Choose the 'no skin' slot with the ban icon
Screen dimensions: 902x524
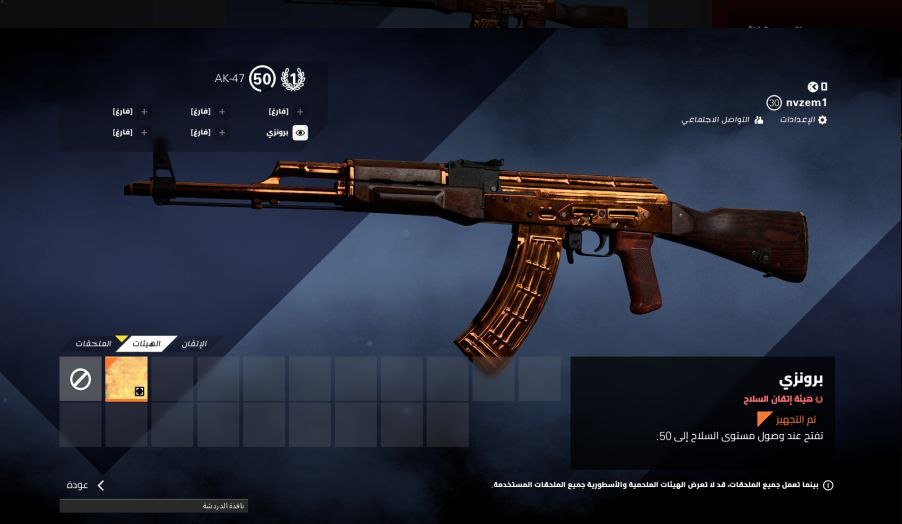click(80, 379)
